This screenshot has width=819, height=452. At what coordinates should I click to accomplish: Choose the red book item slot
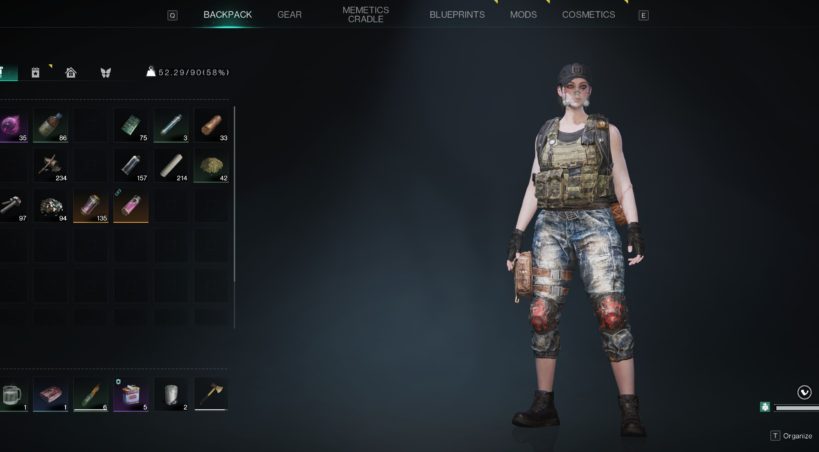point(51,394)
